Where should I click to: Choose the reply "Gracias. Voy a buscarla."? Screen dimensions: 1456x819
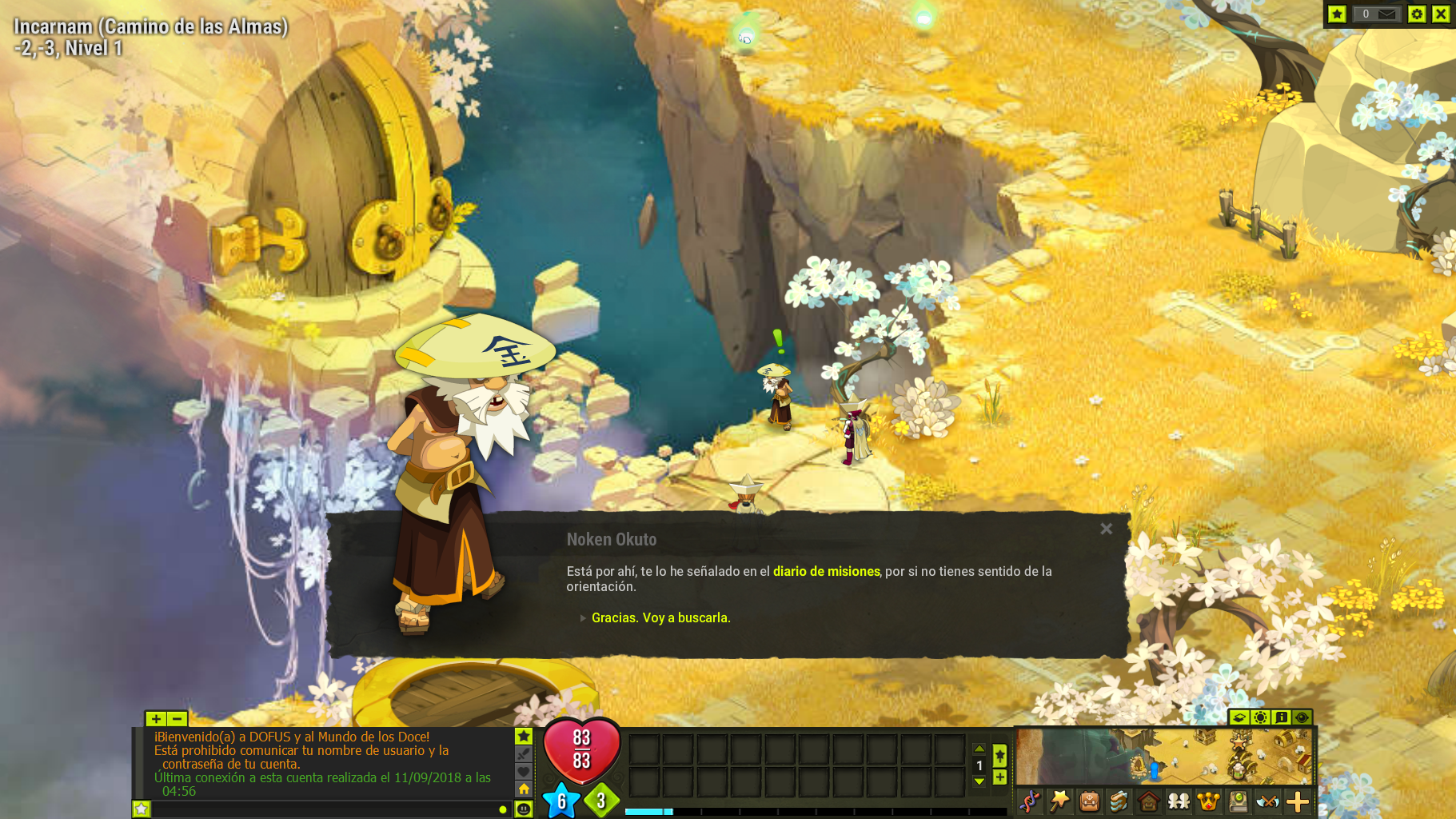(660, 617)
